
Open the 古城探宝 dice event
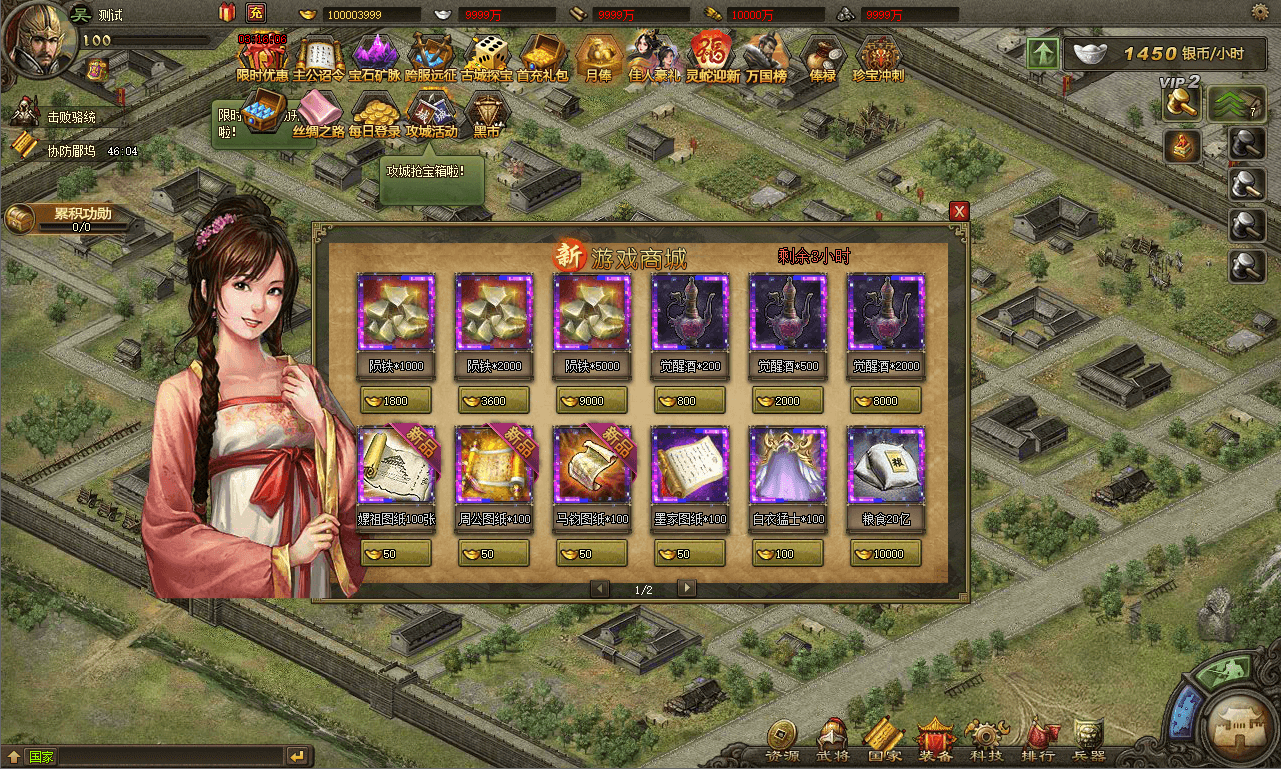tap(487, 55)
